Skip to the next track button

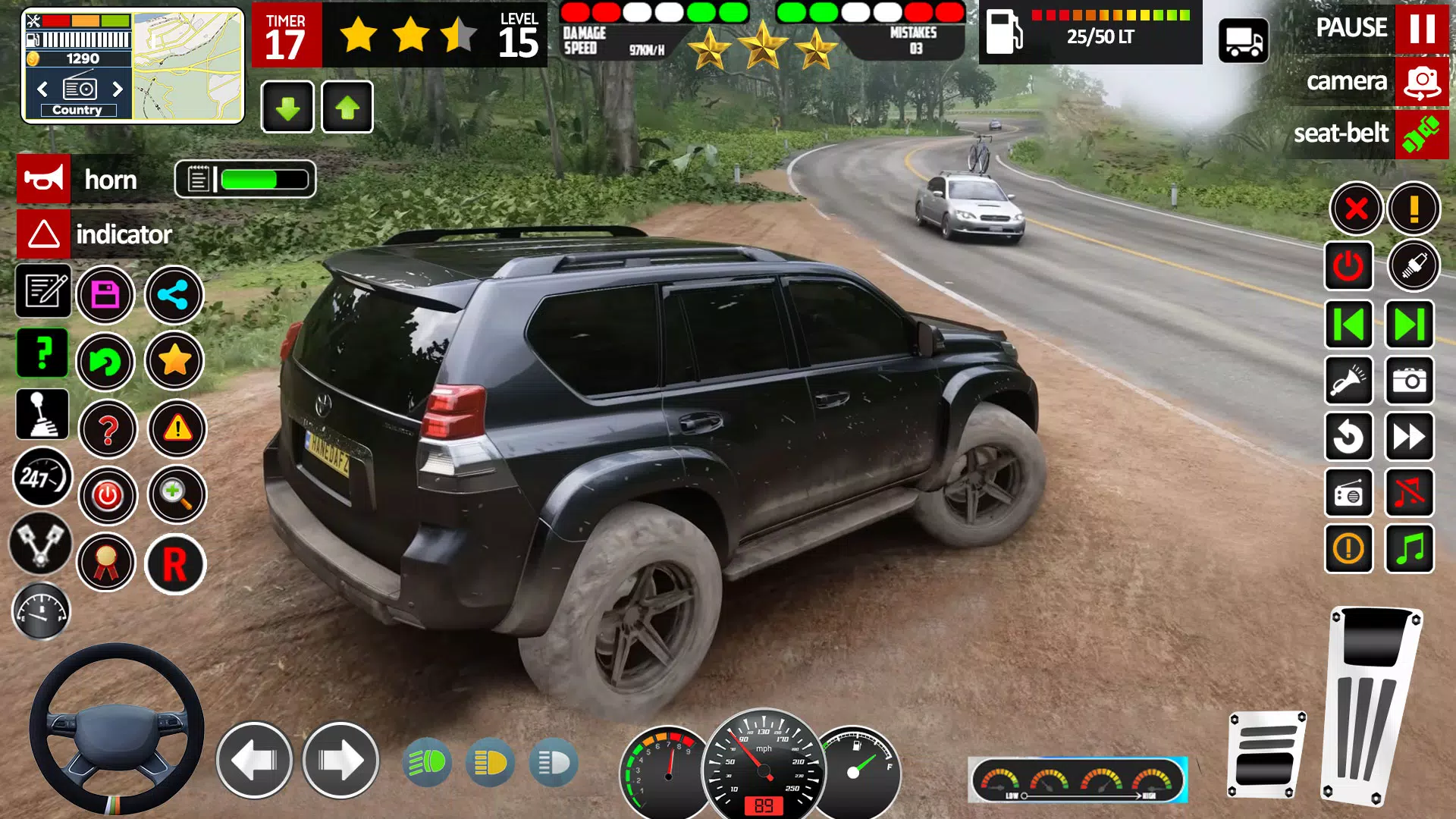click(x=1410, y=325)
